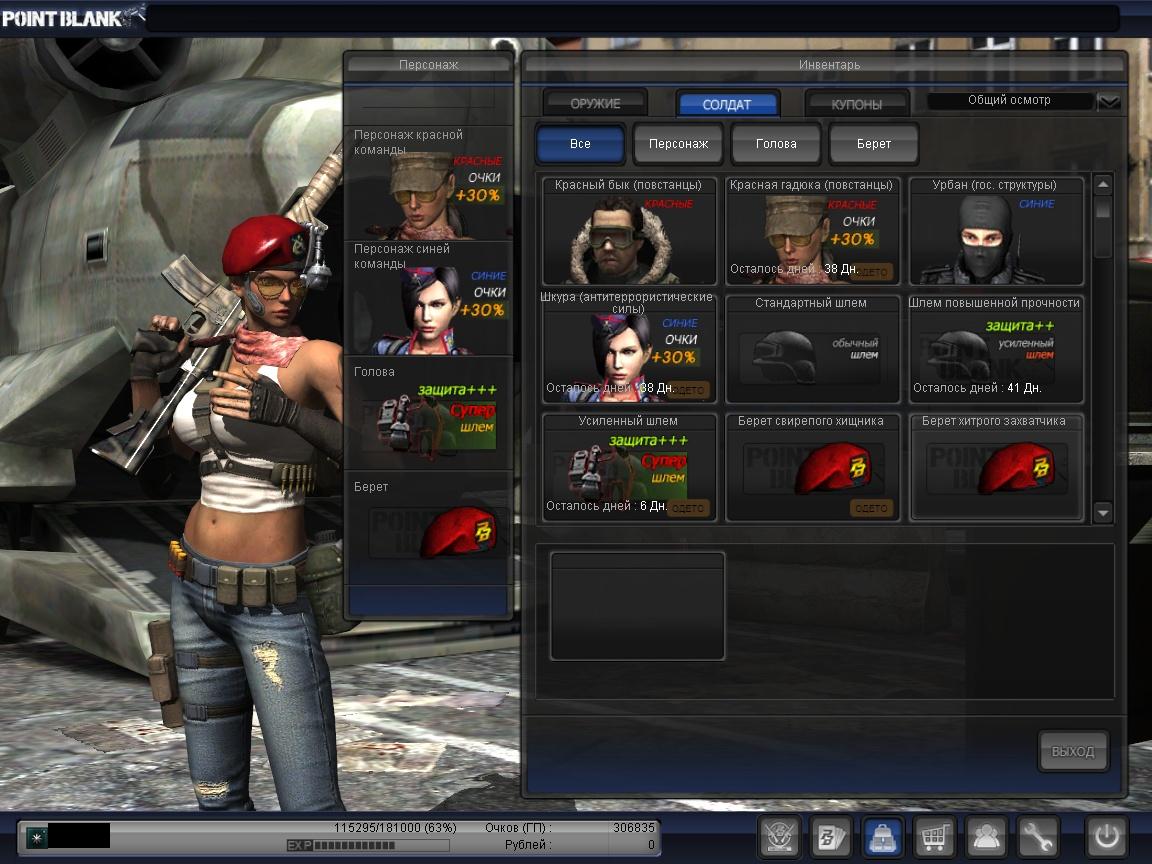Open the friends community icon
This screenshot has height=864, width=1152.
point(986,835)
